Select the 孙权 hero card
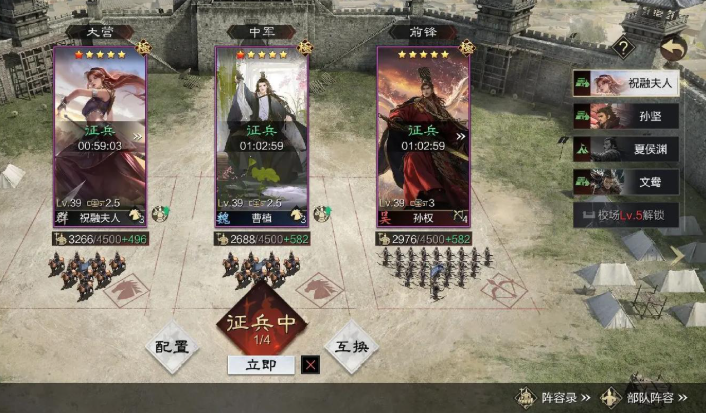Viewport: 706px width, 413px height. point(423,130)
